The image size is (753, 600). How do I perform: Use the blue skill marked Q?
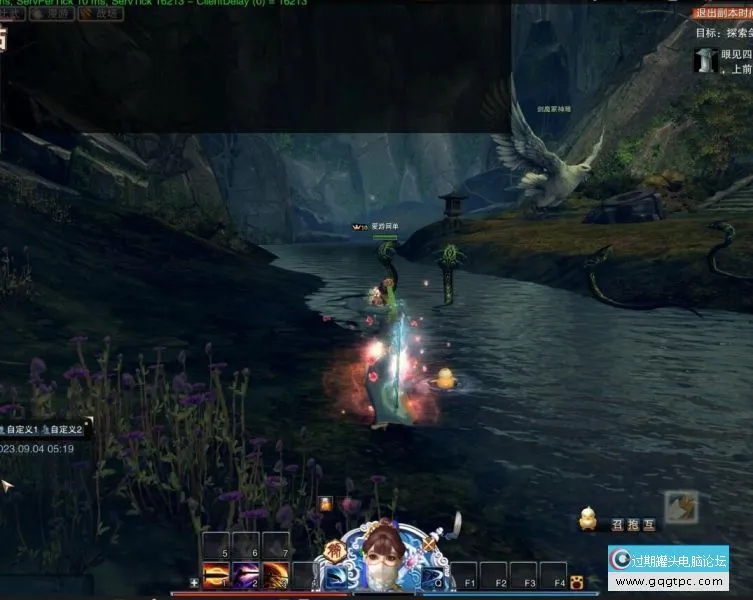point(433,578)
